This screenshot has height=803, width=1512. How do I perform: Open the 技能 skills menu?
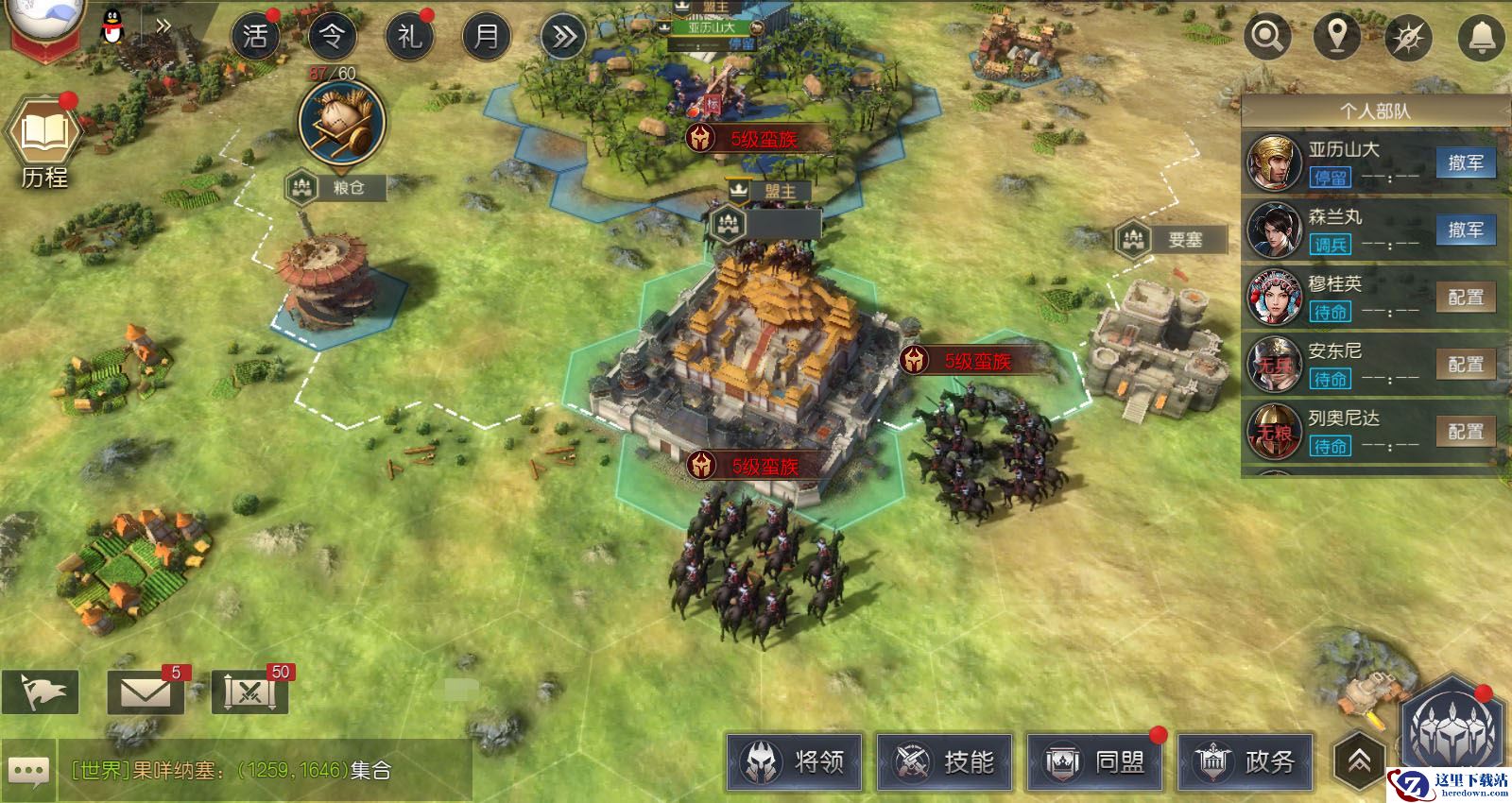[944, 761]
